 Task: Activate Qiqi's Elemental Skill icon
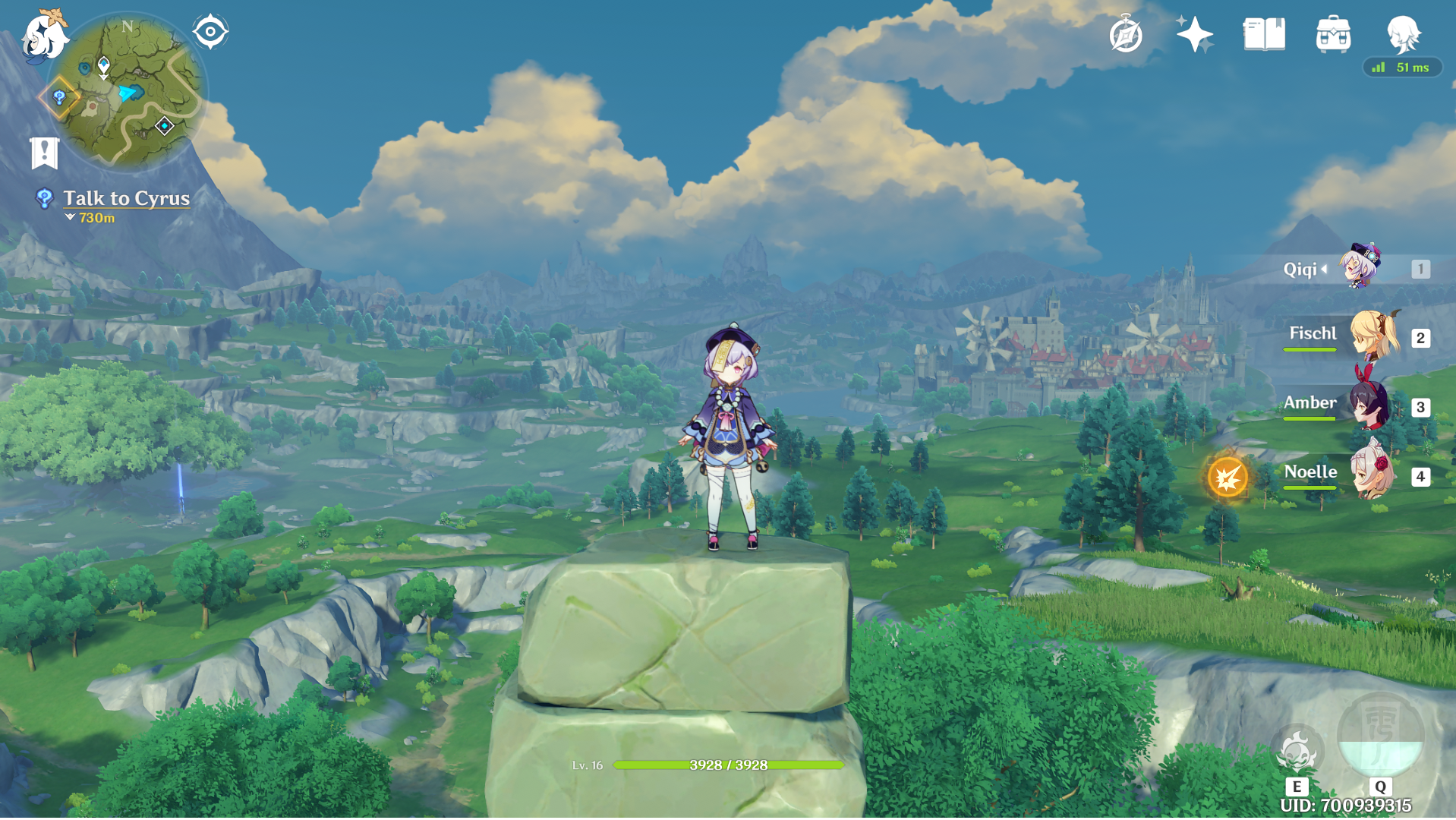(x=1297, y=753)
